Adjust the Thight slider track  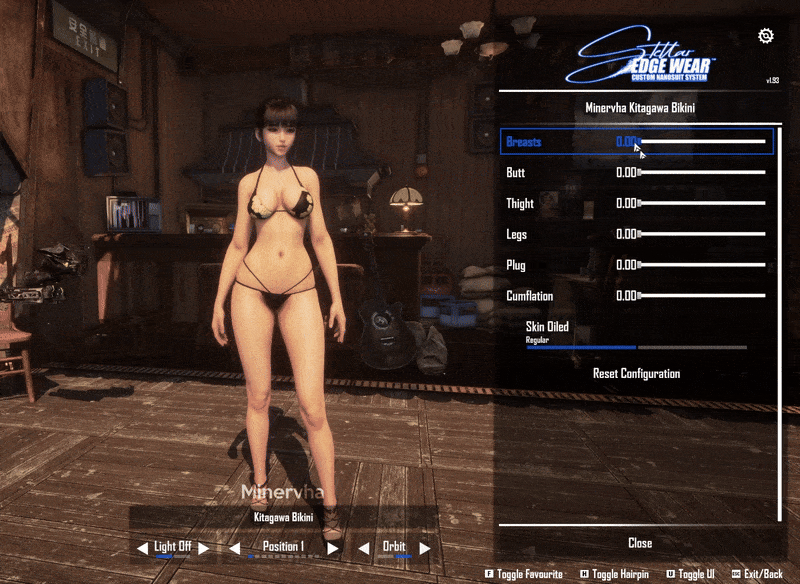coord(702,204)
